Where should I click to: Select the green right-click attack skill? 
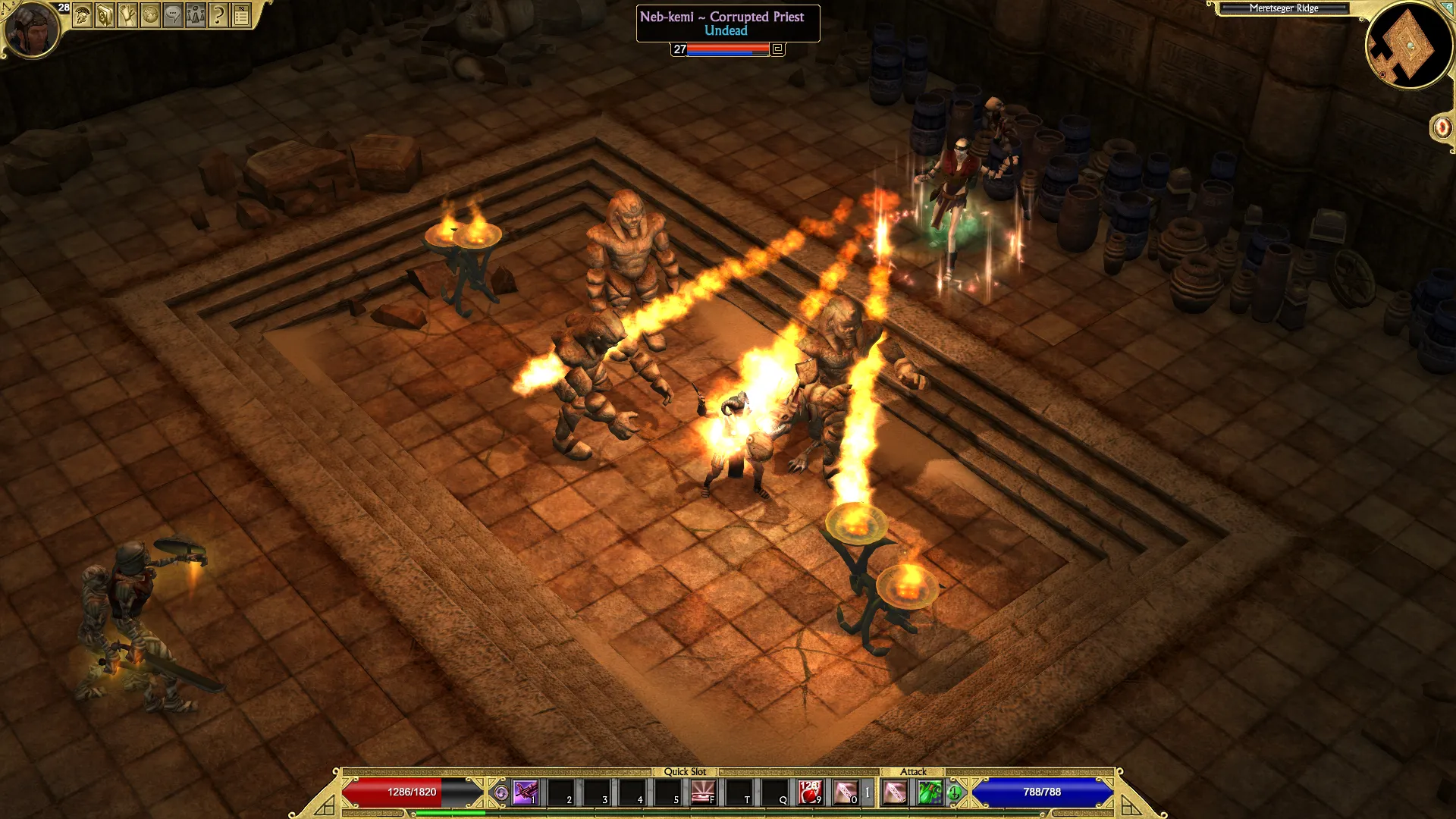tap(930, 792)
